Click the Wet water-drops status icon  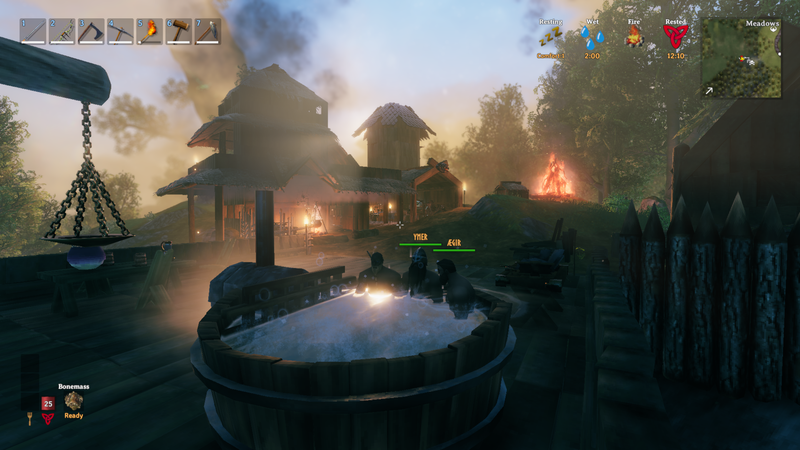click(593, 38)
